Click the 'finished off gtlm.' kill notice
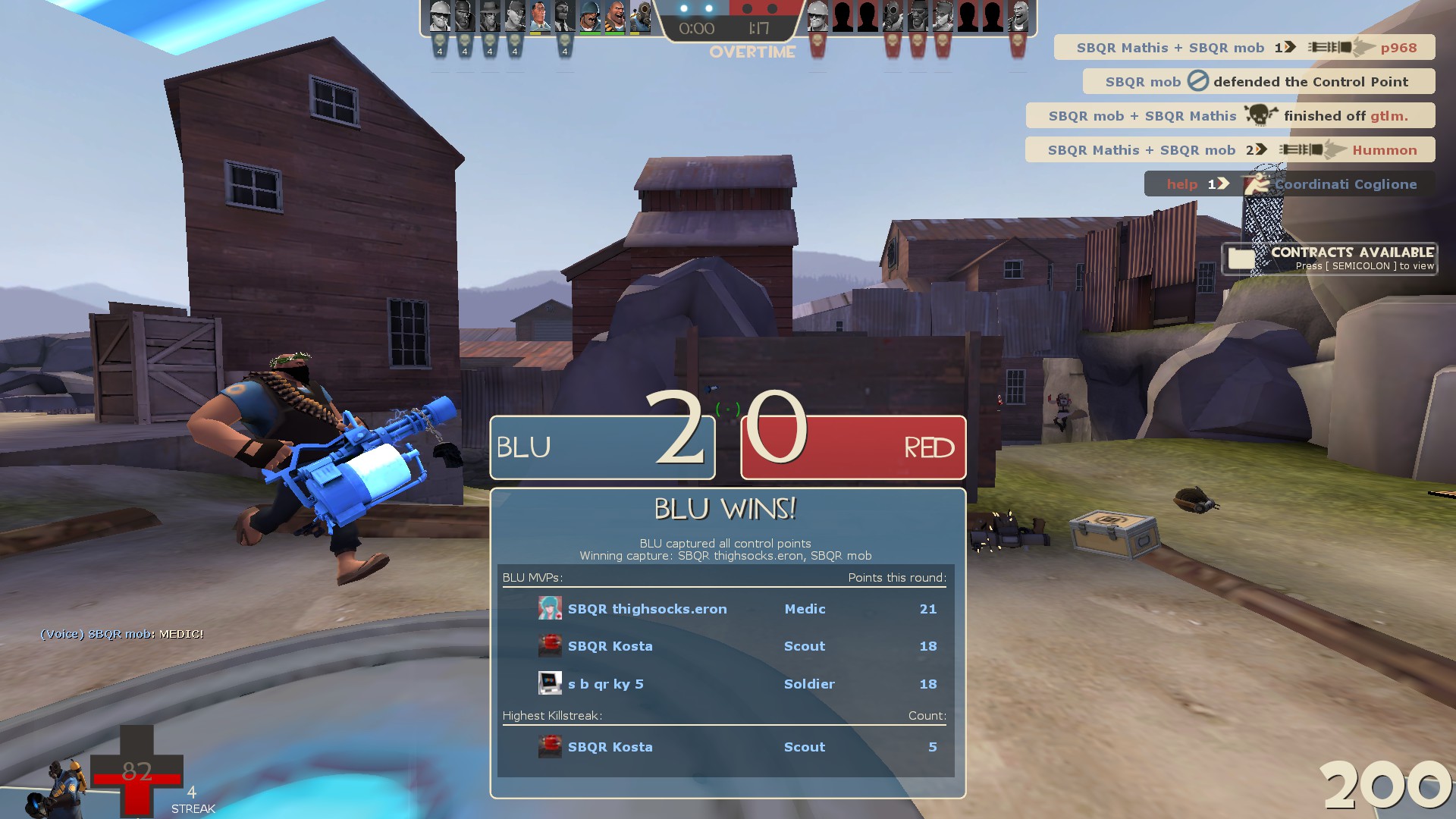This screenshot has width=1456, height=819. tap(1229, 116)
